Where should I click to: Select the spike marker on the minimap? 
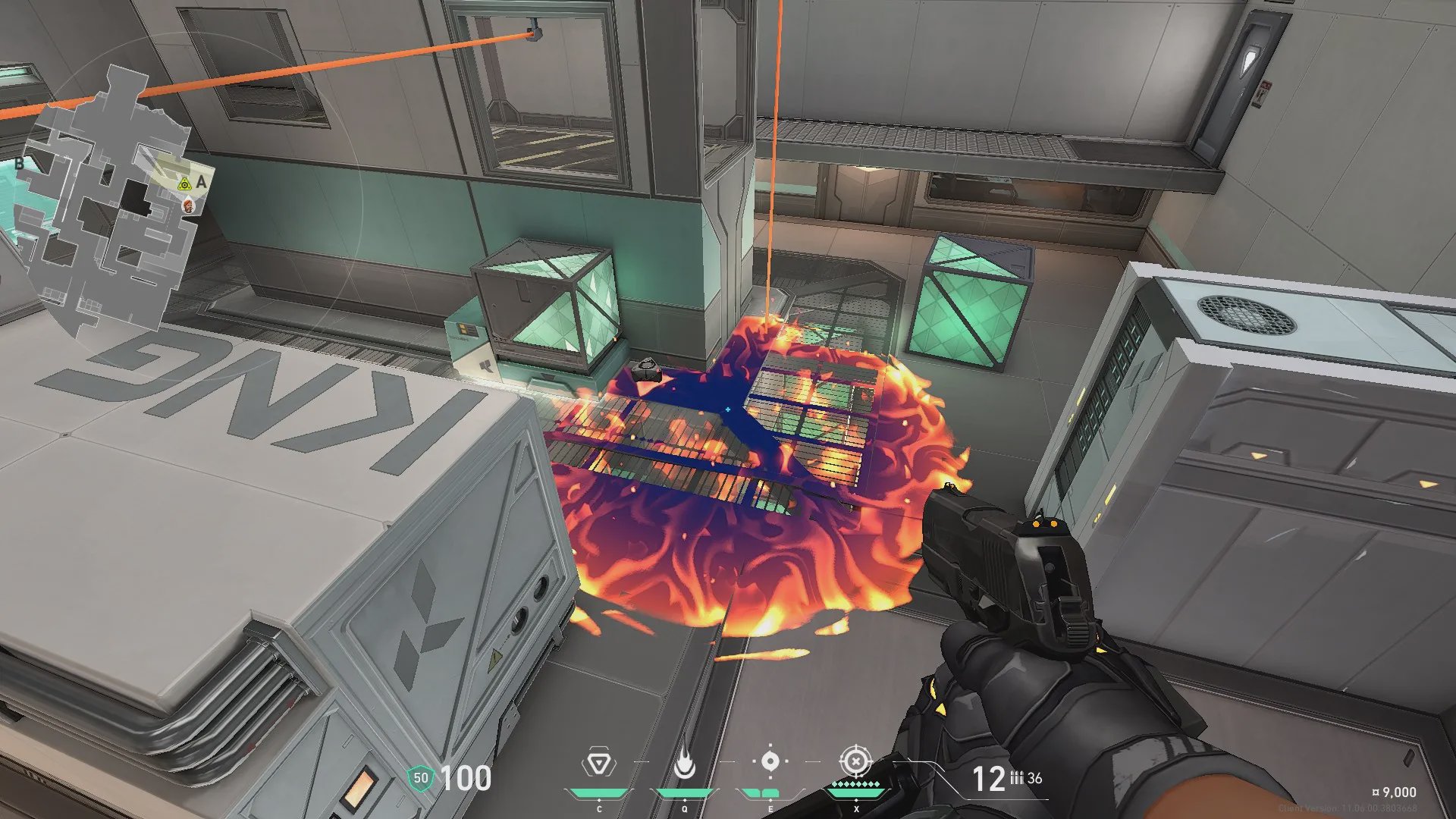[184, 184]
